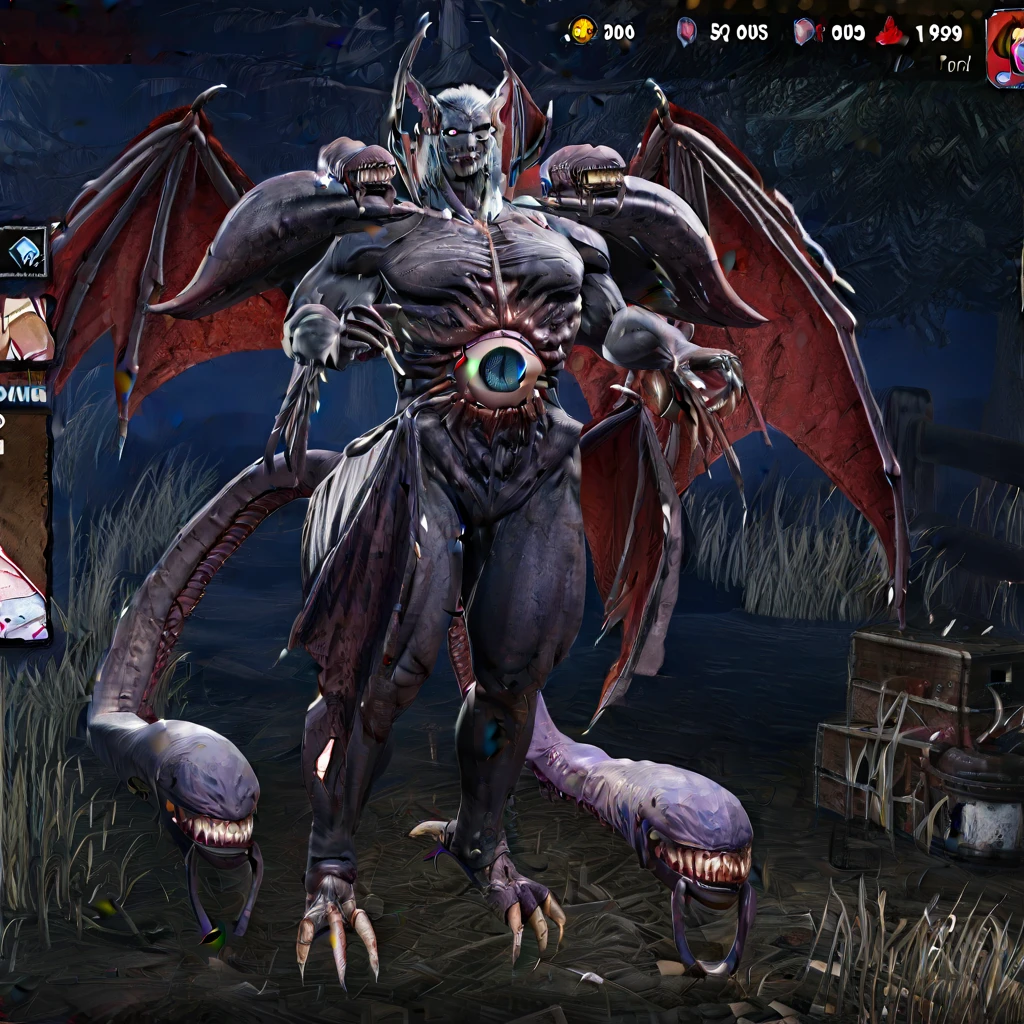The image size is (1024, 1024).
Task: Tap the red crystal currency icon
Action: click(x=890, y=33)
